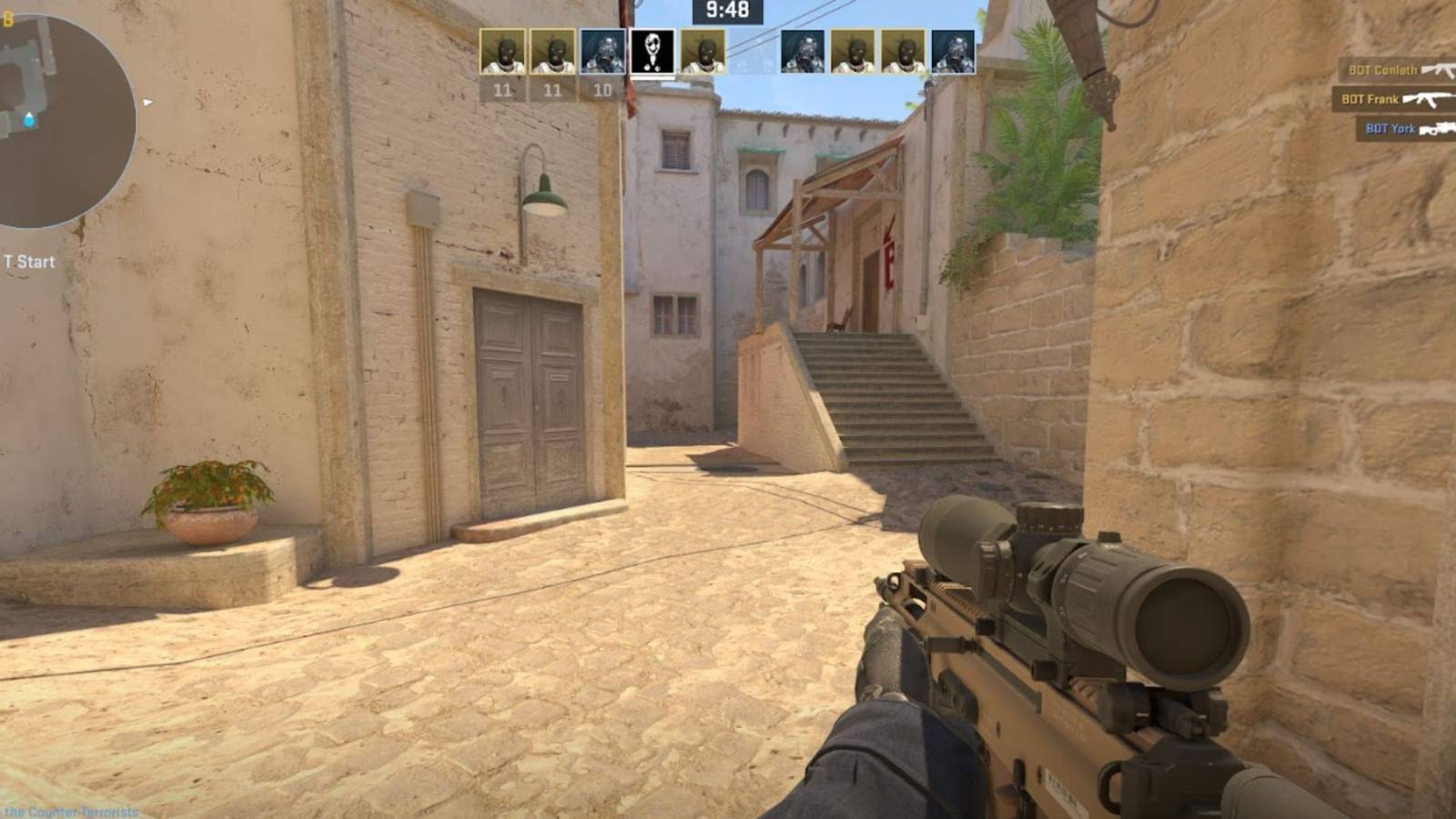Click the rifle icon next to BOT Frank
The image size is (1456, 819).
[1429, 98]
